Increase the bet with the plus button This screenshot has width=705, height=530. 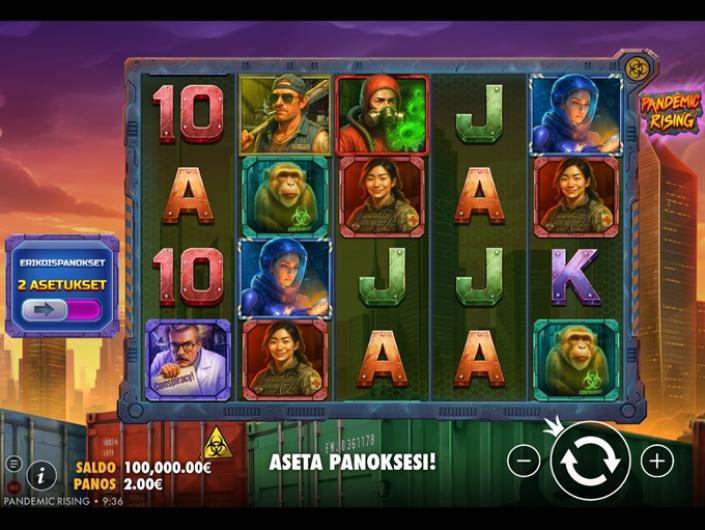tap(657, 461)
